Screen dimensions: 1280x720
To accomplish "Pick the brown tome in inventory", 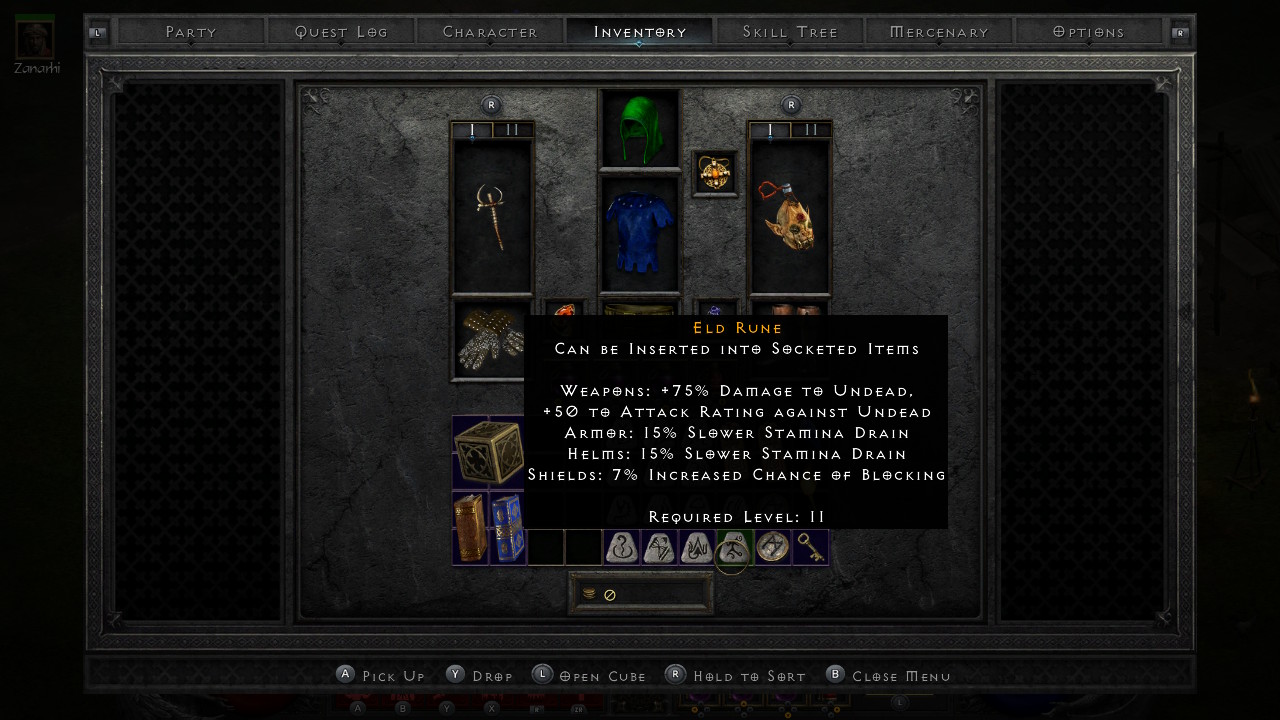I will click(x=470, y=528).
